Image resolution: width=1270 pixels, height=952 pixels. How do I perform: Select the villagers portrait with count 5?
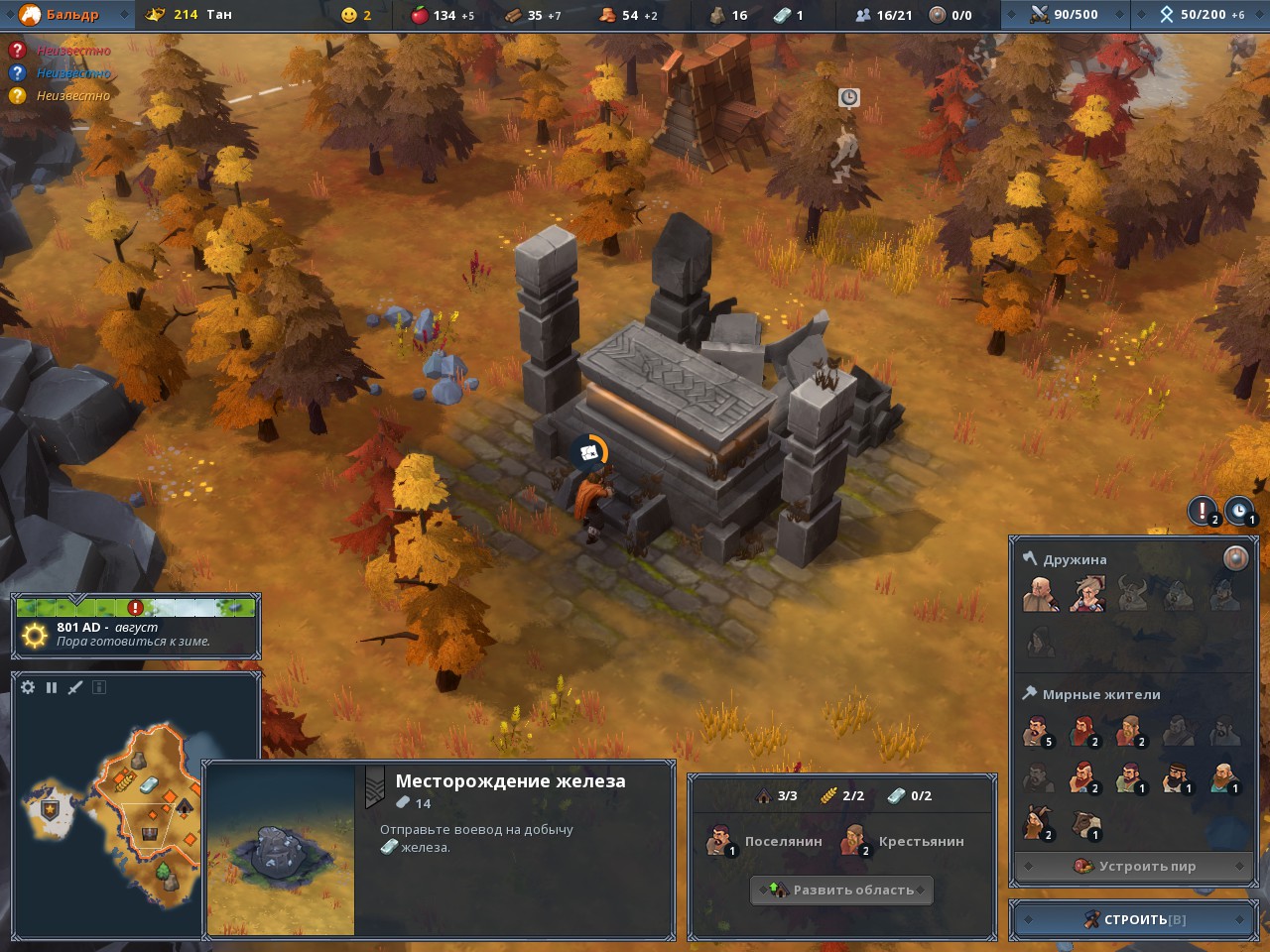tap(1037, 732)
